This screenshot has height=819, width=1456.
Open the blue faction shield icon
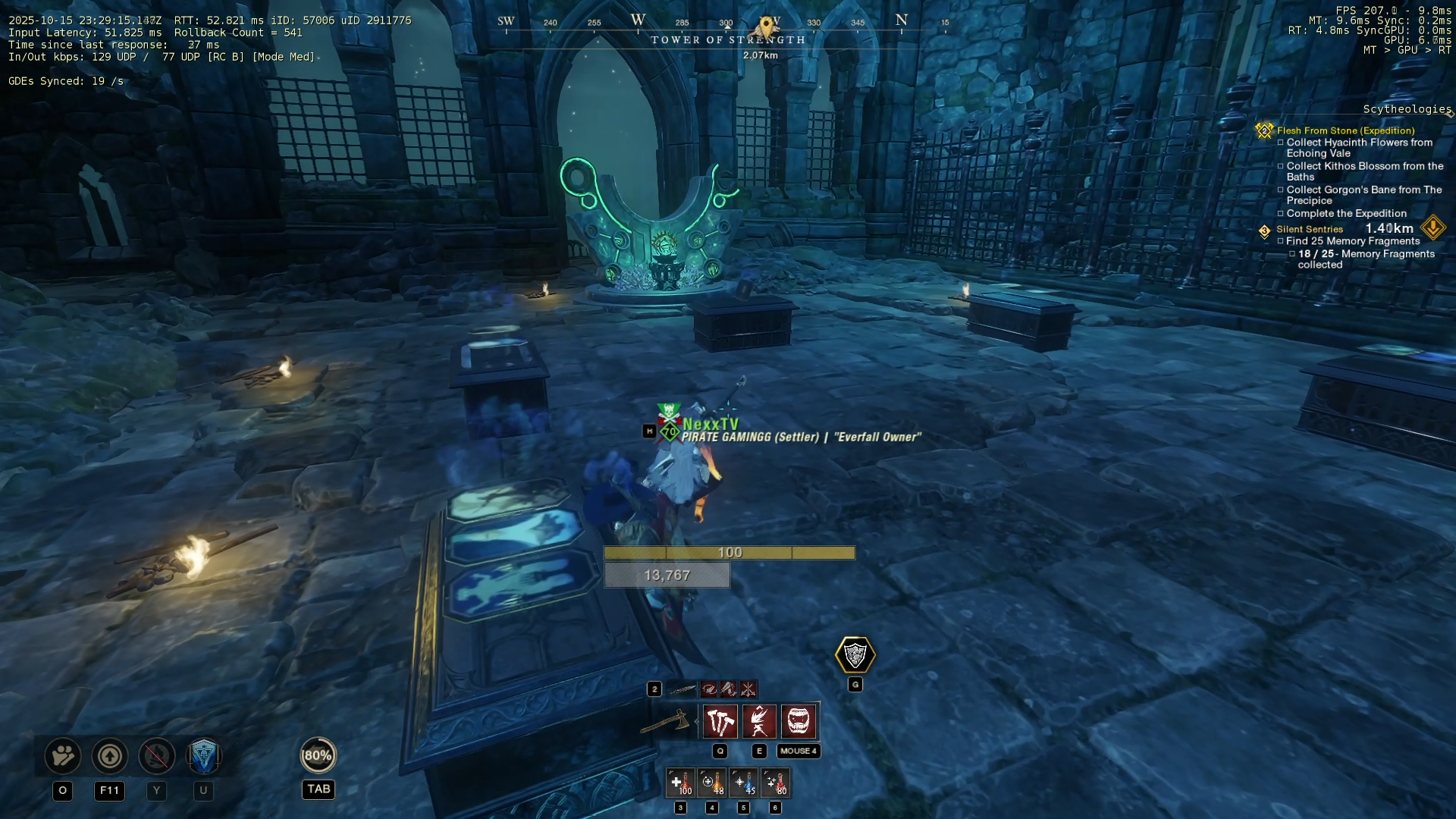[x=203, y=756]
